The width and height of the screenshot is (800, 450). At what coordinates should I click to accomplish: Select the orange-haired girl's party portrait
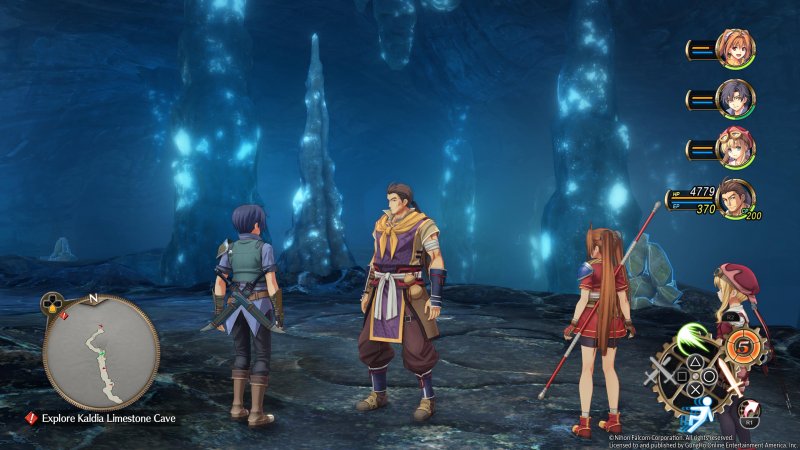(x=735, y=48)
